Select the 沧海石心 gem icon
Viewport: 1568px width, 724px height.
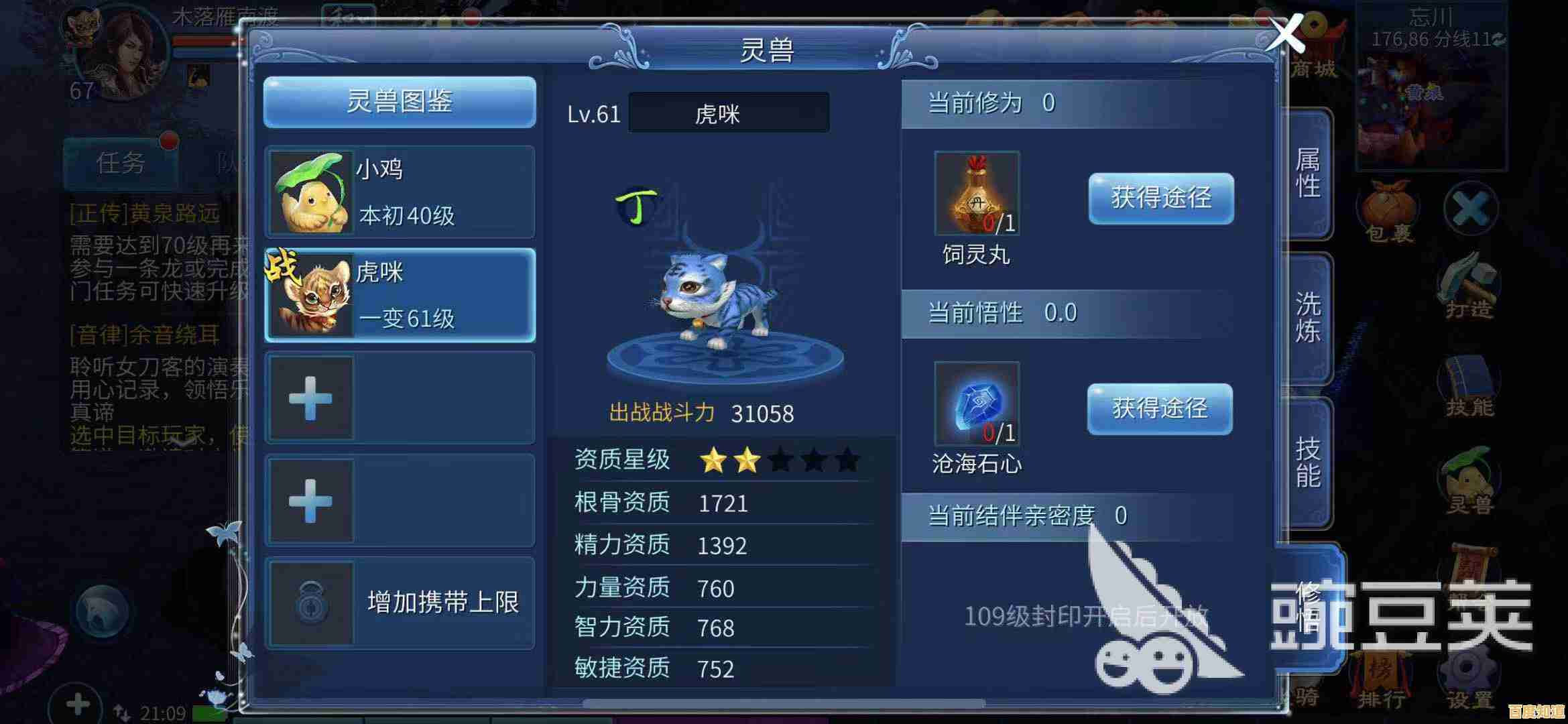pyautogui.click(x=977, y=404)
